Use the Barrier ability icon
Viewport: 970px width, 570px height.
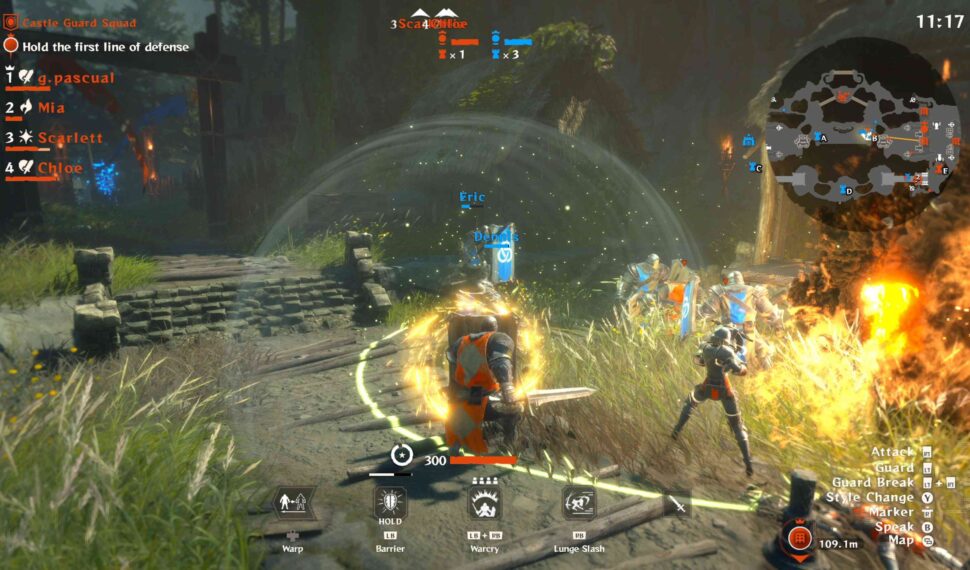389,503
